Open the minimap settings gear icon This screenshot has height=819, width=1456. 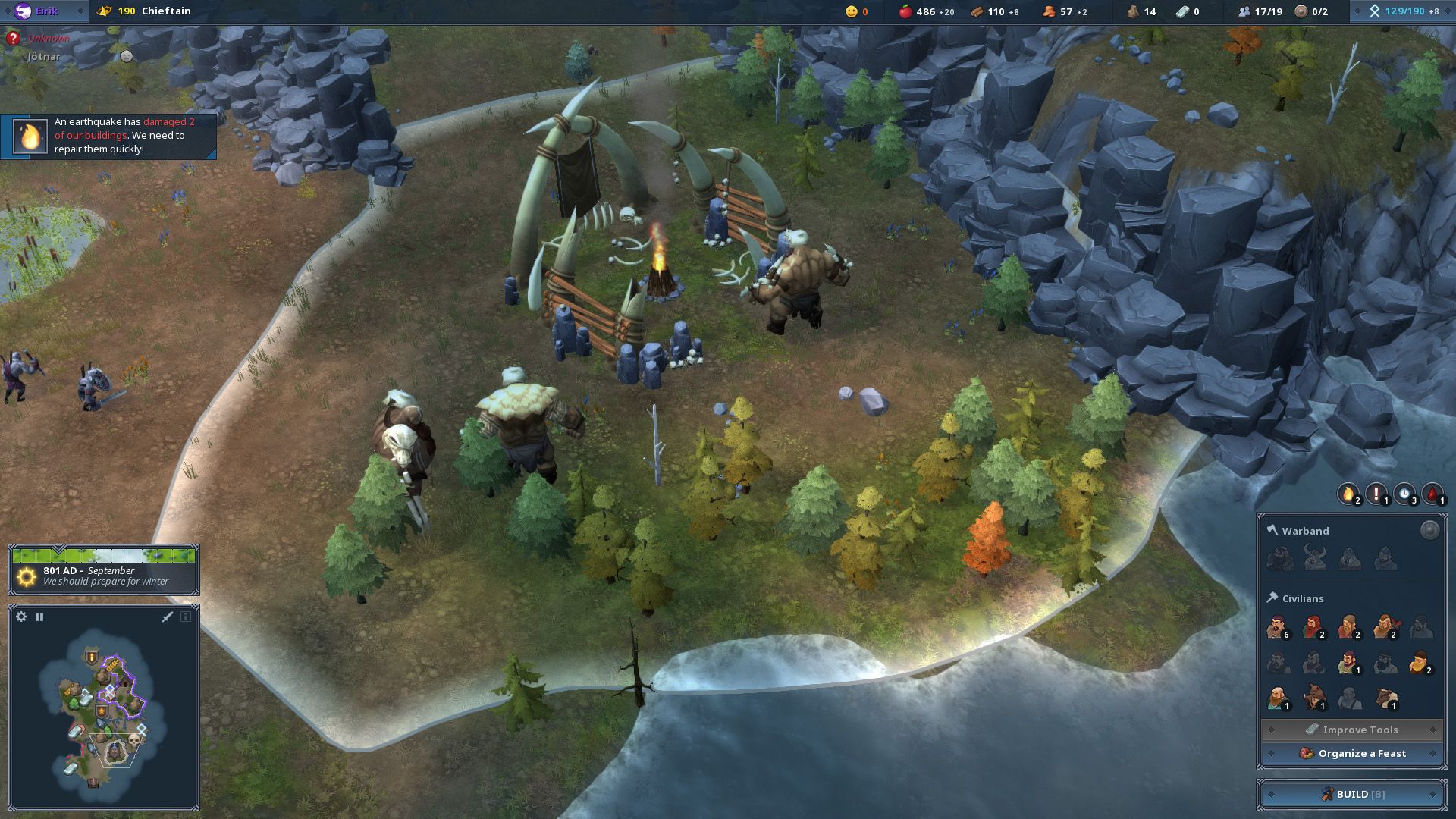coord(21,617)
